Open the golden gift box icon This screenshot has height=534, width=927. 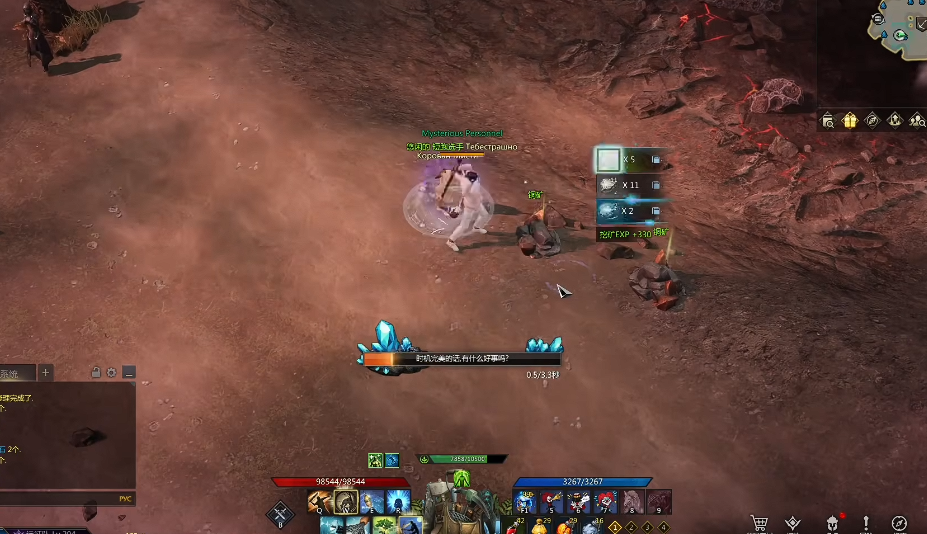850,120
